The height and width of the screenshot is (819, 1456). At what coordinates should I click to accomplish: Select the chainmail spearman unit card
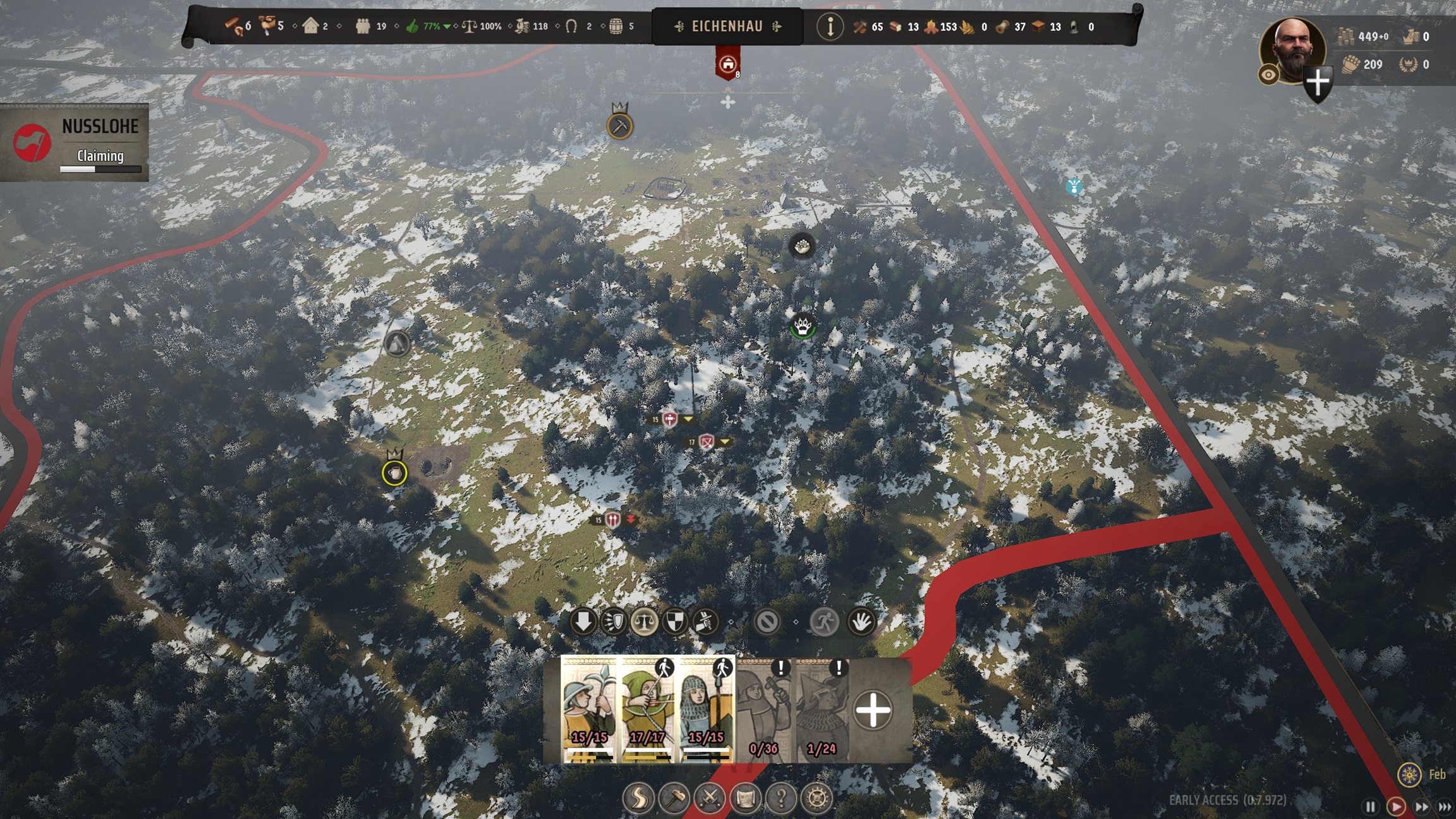coord(705,709)
